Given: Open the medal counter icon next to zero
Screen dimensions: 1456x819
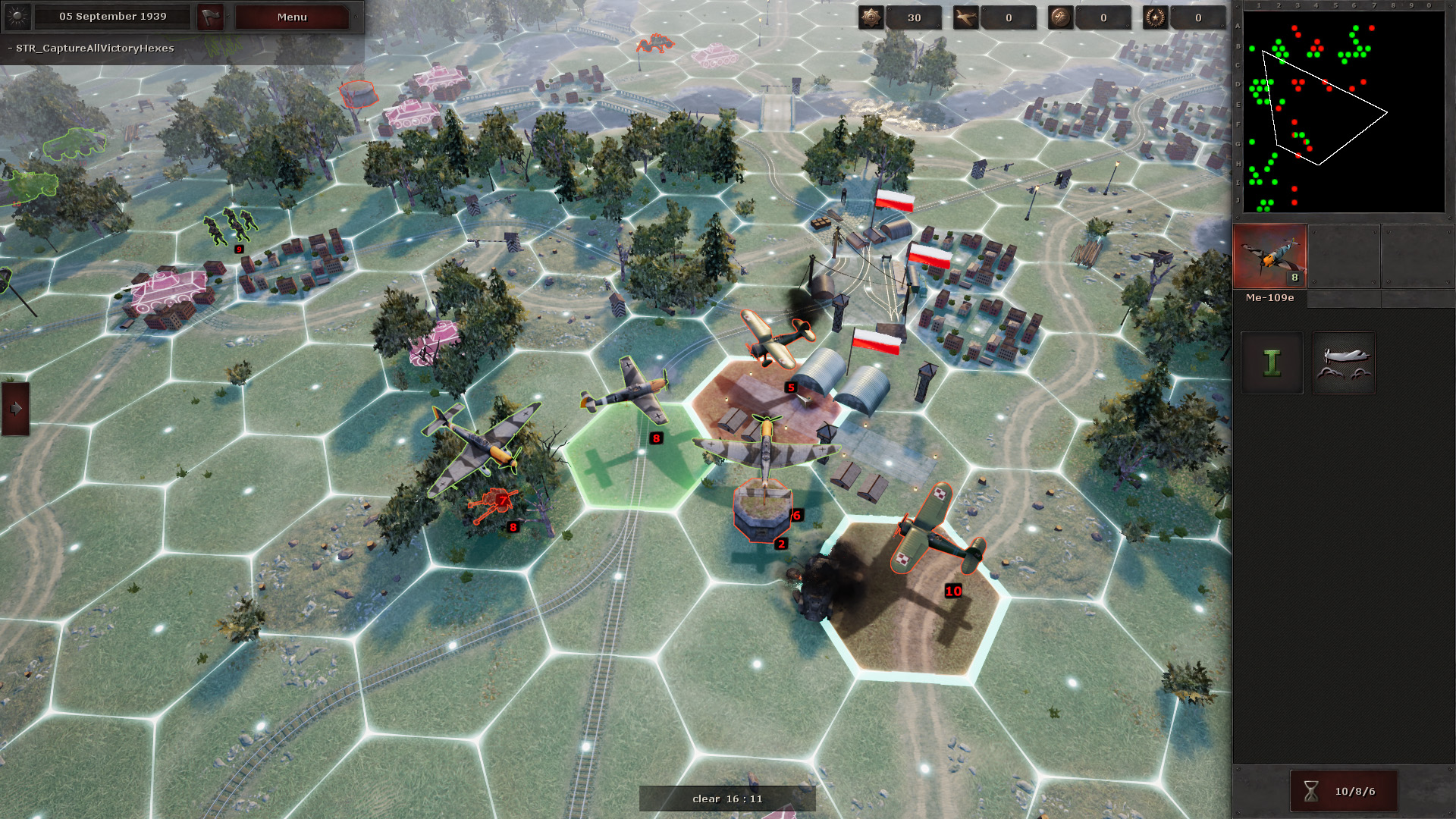Looking at the screenshot, I should pyautogui.click(x=1059, y=17).
